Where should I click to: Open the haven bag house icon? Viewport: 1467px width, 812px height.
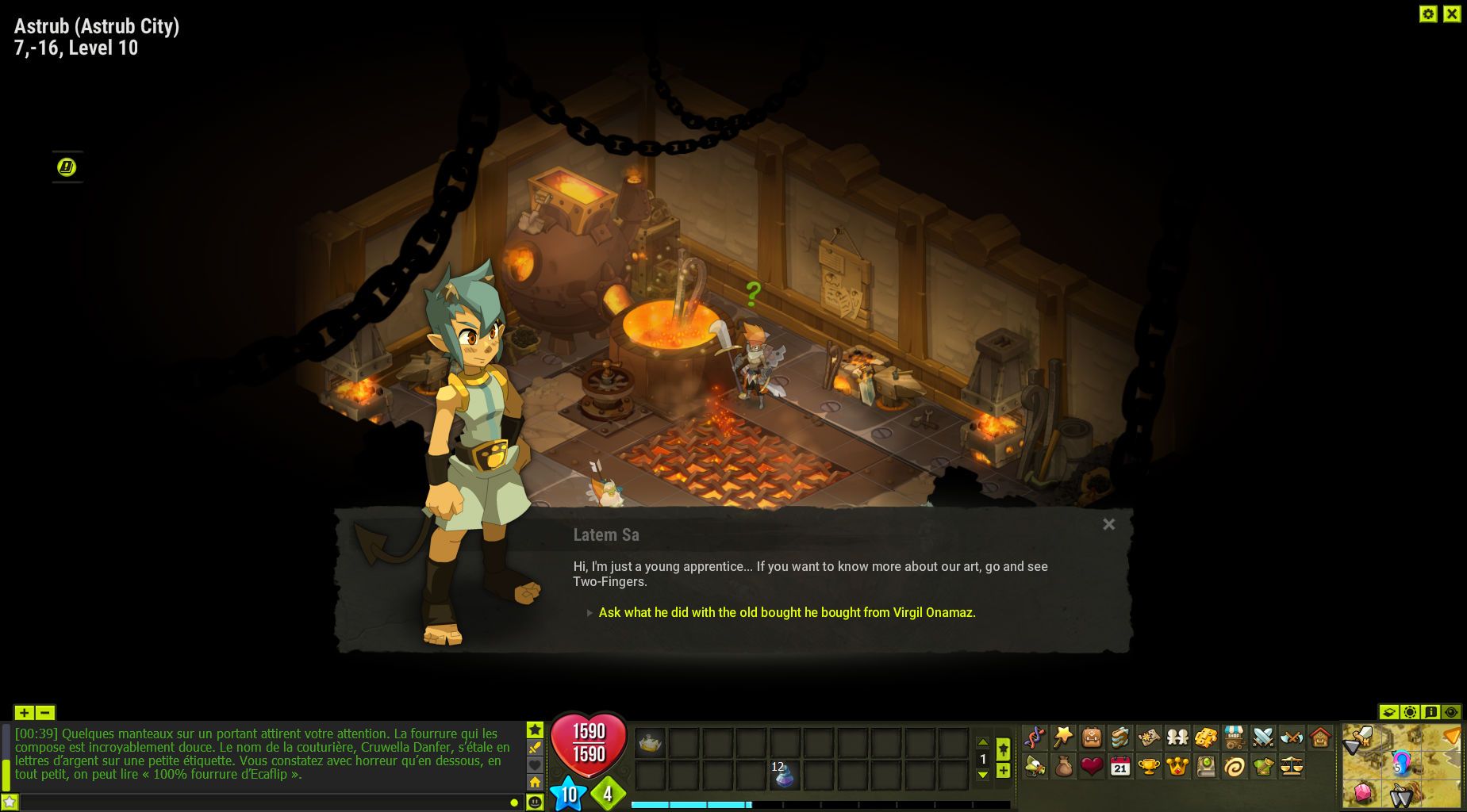1320,737
